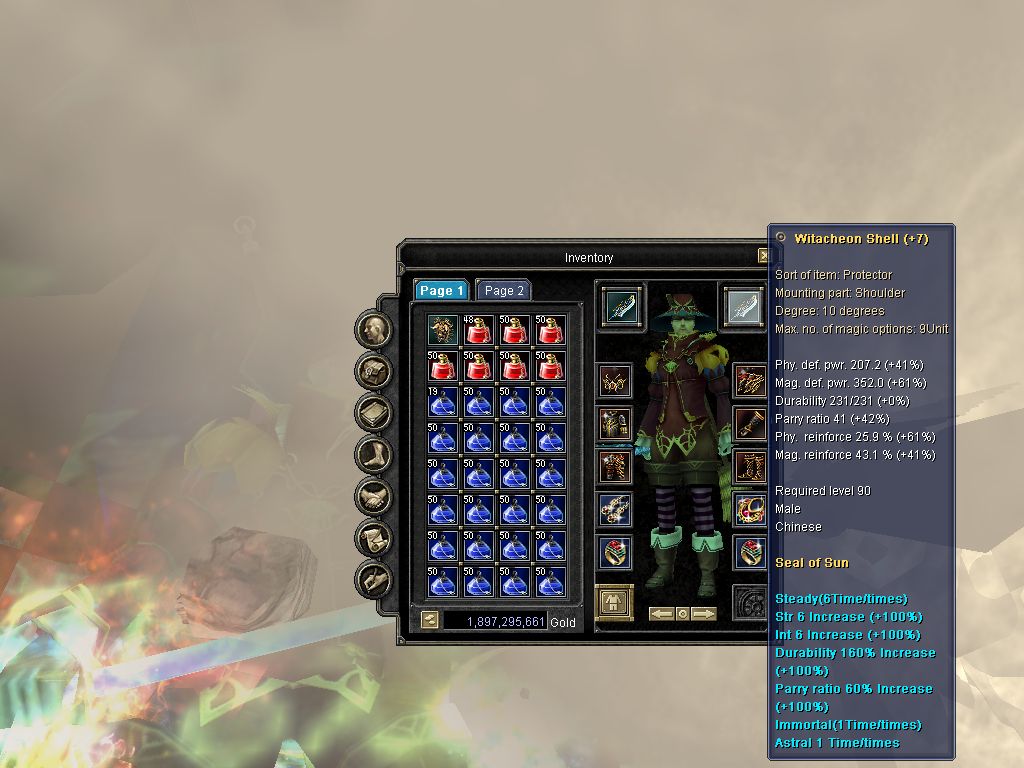Viewport: 1024px width, 768px height.
Task: Close the Inventory window
Action: 763,257
